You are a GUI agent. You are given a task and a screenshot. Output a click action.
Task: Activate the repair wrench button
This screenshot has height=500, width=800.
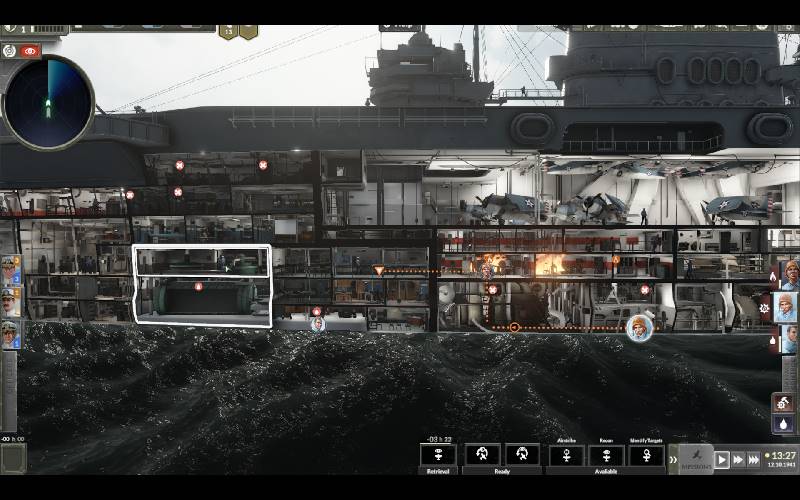[784, 402]
